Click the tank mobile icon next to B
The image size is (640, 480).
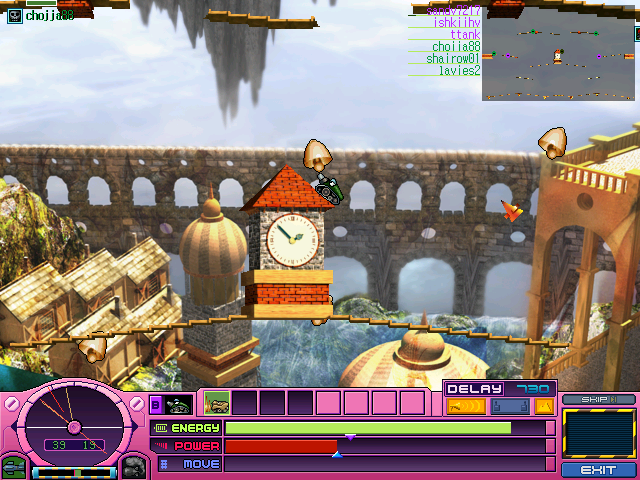(179, 404)
